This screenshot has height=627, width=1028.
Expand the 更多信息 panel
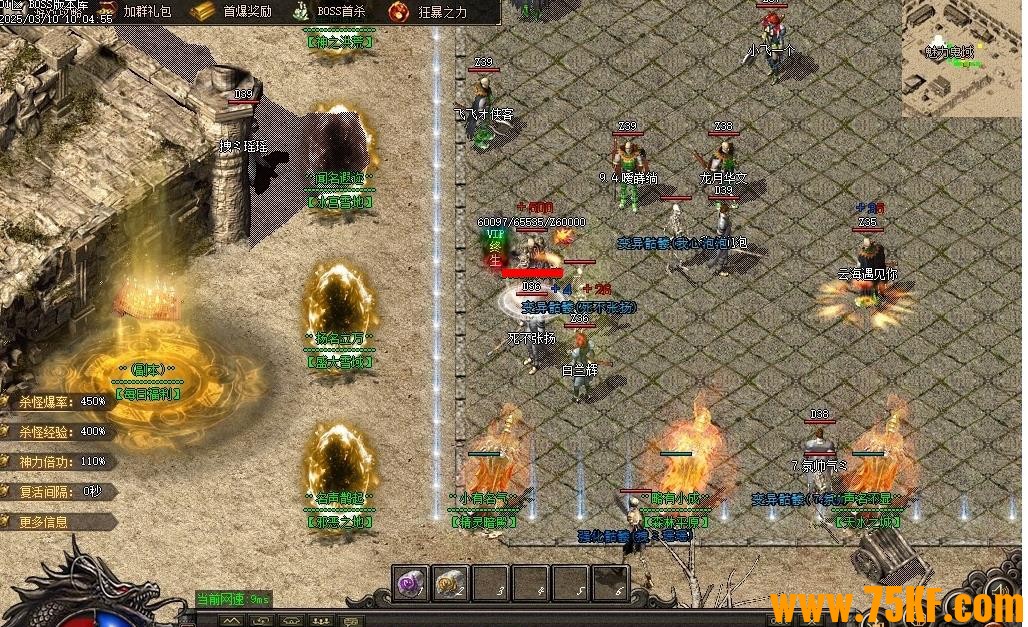point(56,521)
